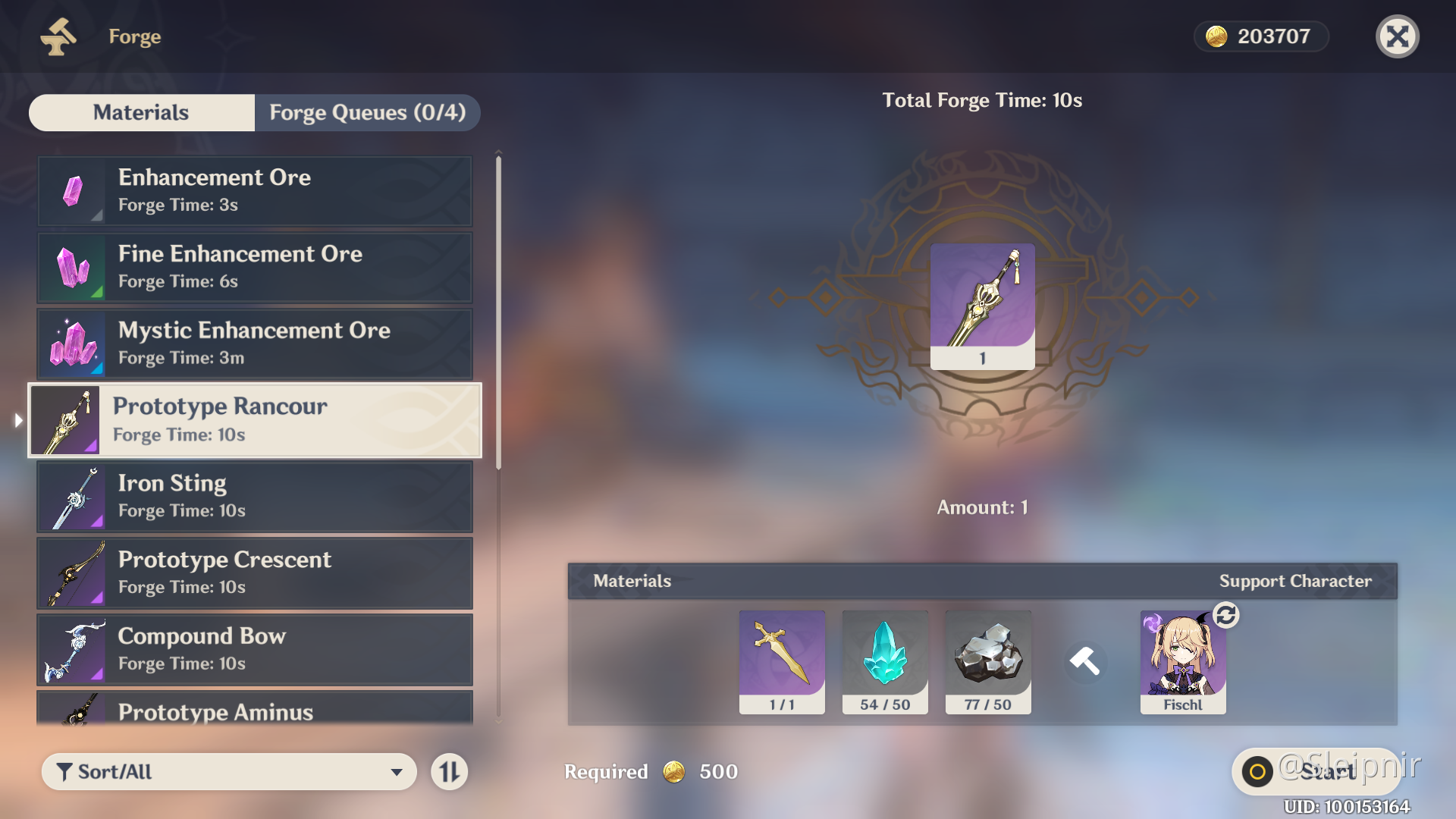Select the Prototype Crescent recipe
The height and width of the screenshot is (819, 1456).
pyautogui.click(x=254, y=573)
